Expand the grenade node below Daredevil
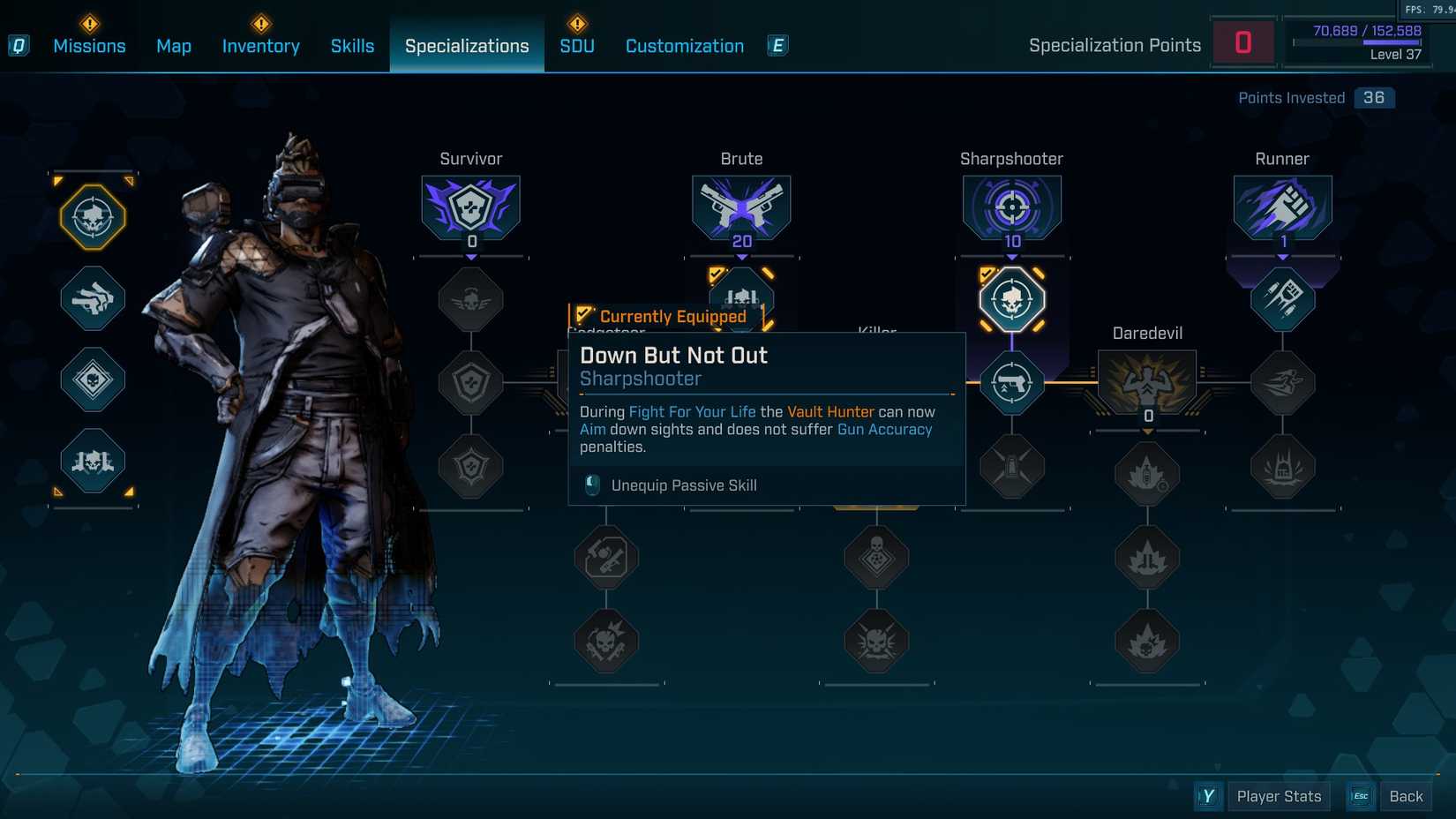This screenshot has height=819, width=1456. [1146, 472]
